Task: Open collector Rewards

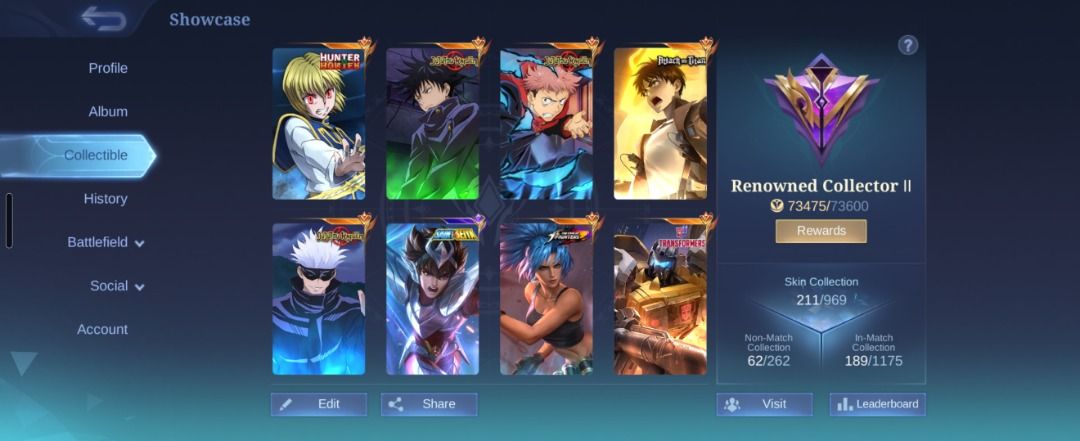Action: point(821,231)
